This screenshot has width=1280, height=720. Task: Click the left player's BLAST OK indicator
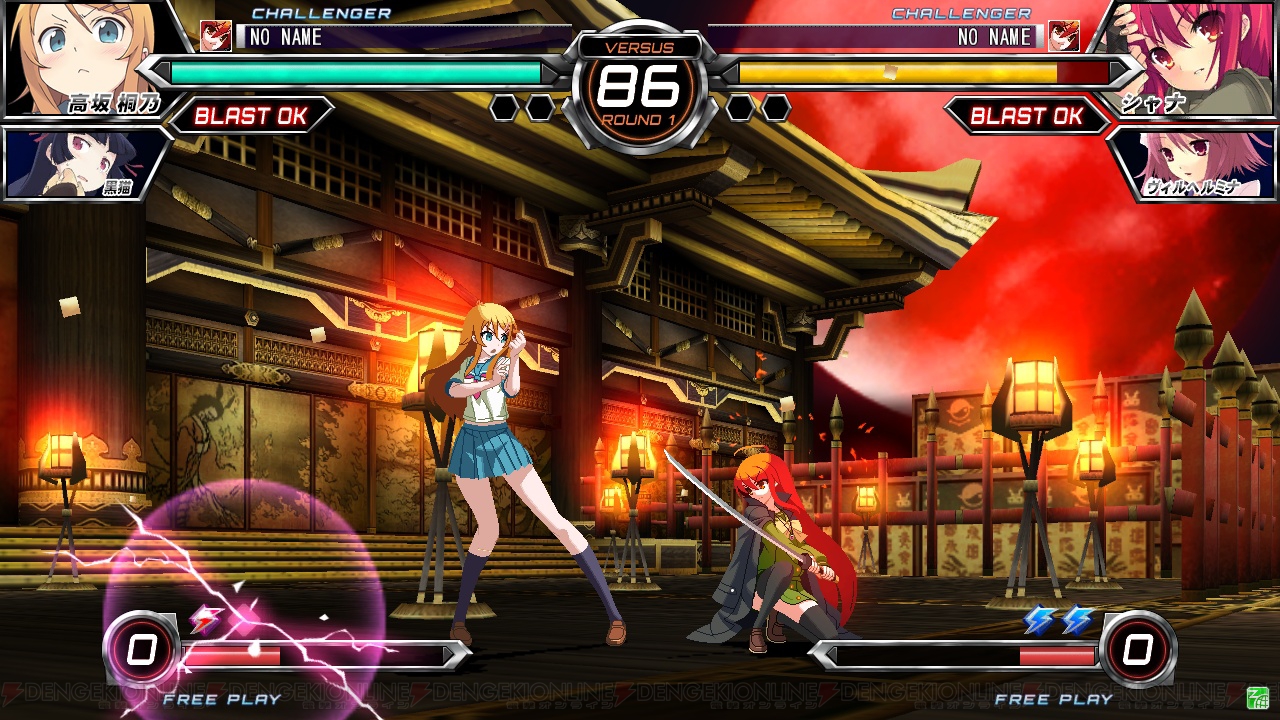click(x=251, y=116)
